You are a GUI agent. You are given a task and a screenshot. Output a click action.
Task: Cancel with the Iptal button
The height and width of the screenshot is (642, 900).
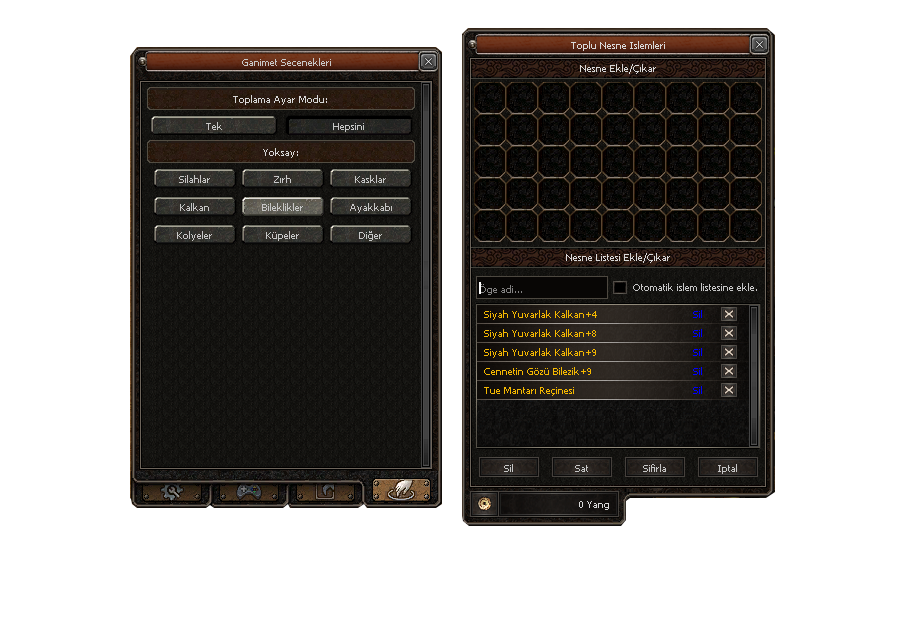point(727,467)
